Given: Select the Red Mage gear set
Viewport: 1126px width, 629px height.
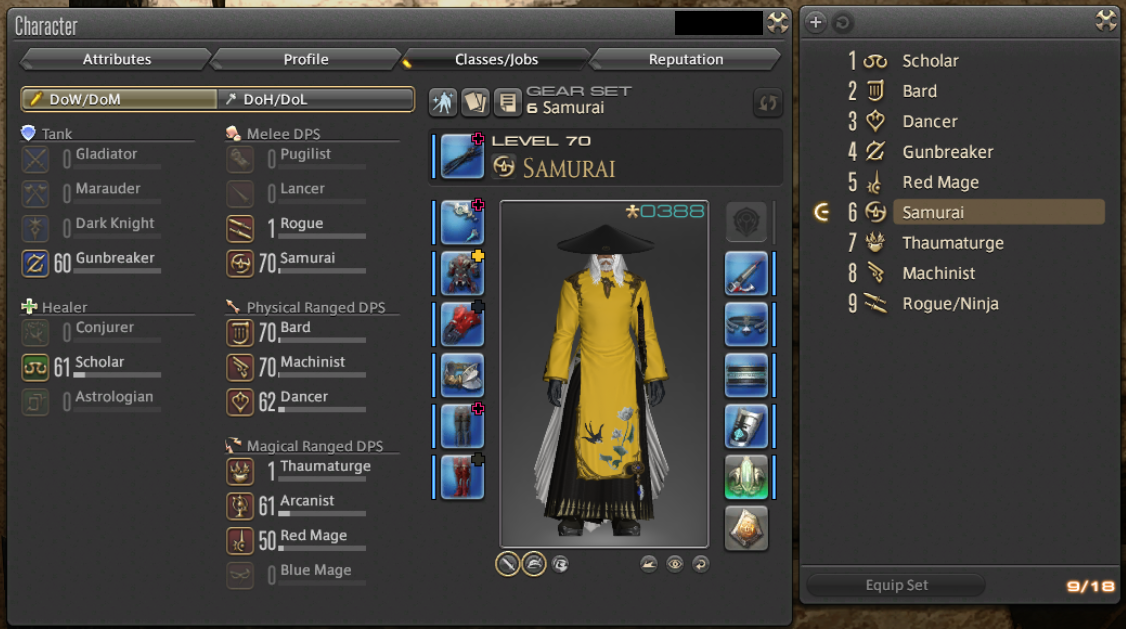Looking at the screenshot, I should (x=940, y=182).
